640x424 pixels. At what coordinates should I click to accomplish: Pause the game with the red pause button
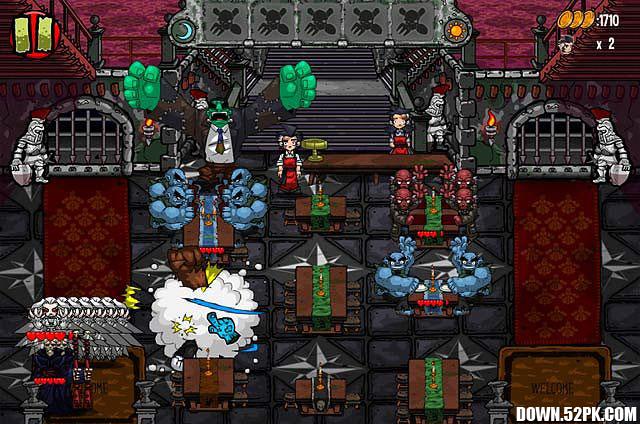coord(36,33)
